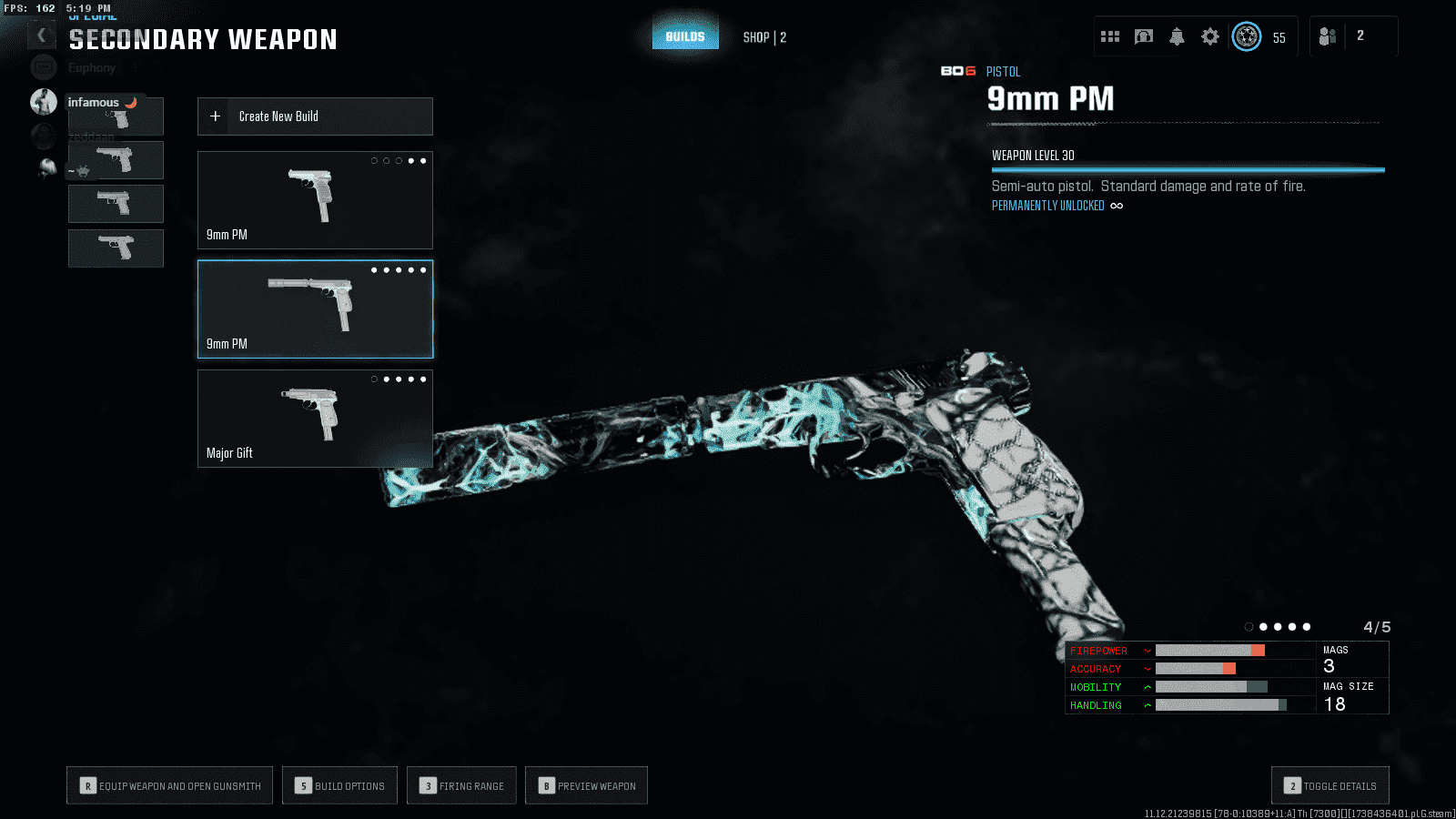1456x819 pixels.
Task: Preview the weapon
Action: (587, 786)
